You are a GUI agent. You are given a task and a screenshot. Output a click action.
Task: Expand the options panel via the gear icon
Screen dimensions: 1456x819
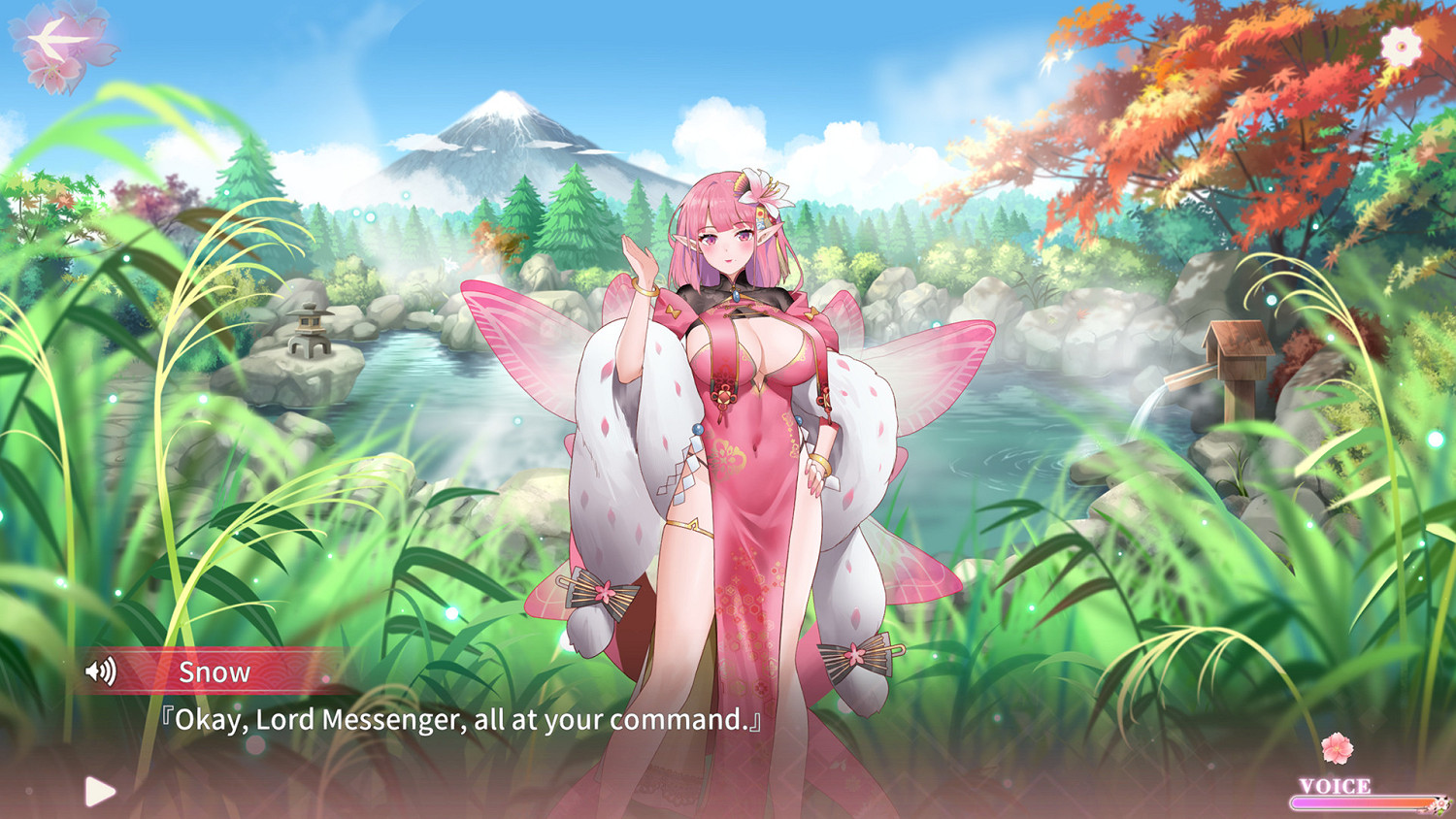point(1400,43)
